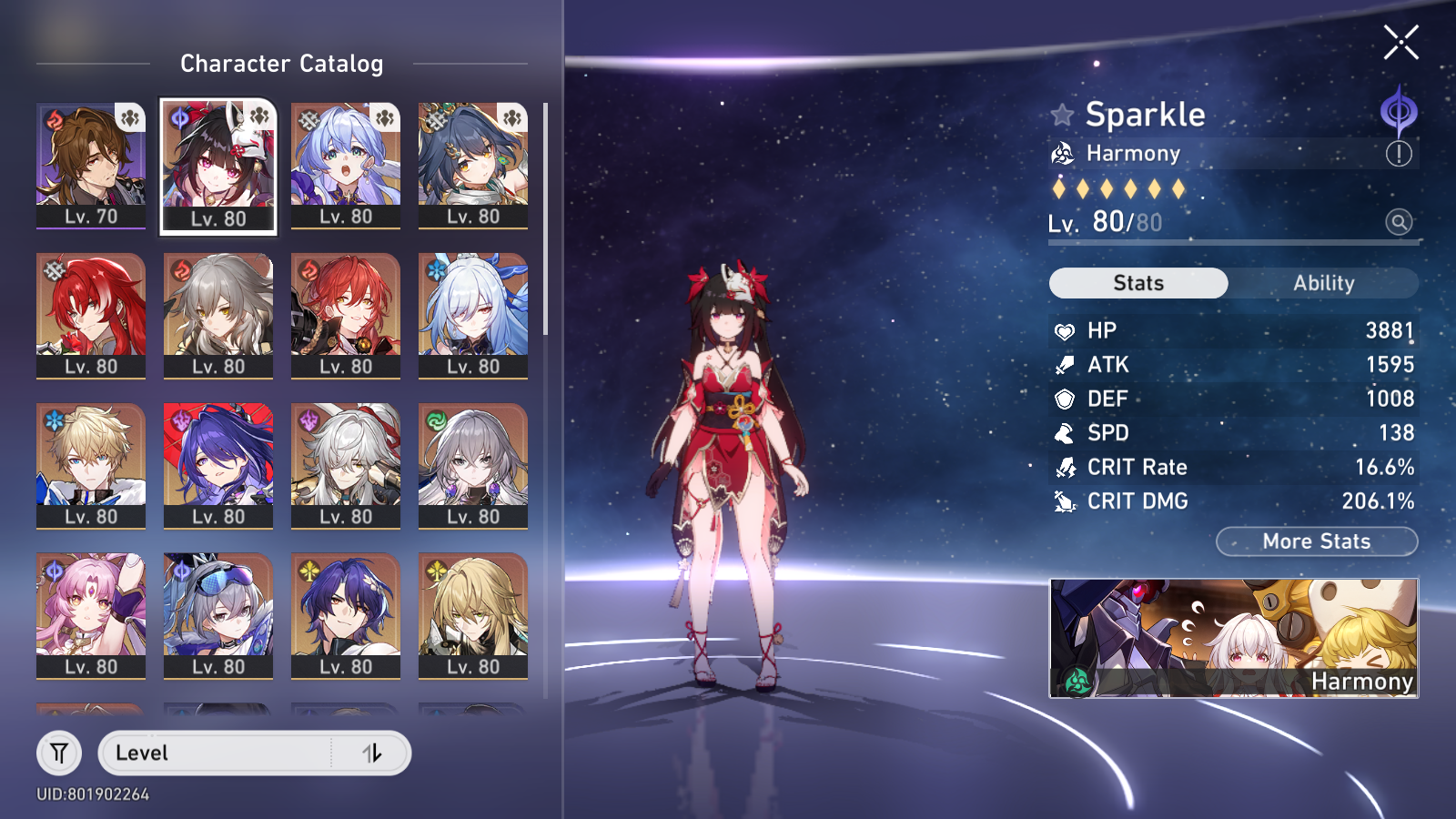Open the filter options via the funnel icon

[57, 753]
